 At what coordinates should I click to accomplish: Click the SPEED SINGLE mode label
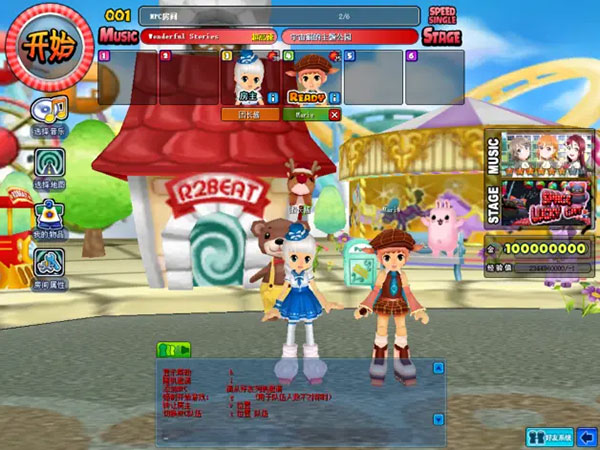click(x=441, y=16)
